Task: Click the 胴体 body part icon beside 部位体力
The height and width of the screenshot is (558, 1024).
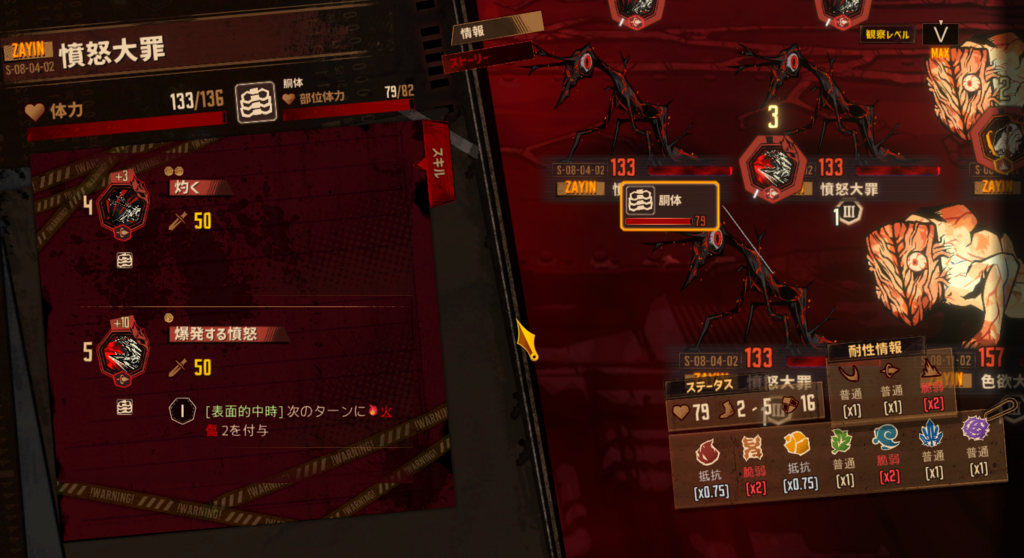Action: pos(255,103)
